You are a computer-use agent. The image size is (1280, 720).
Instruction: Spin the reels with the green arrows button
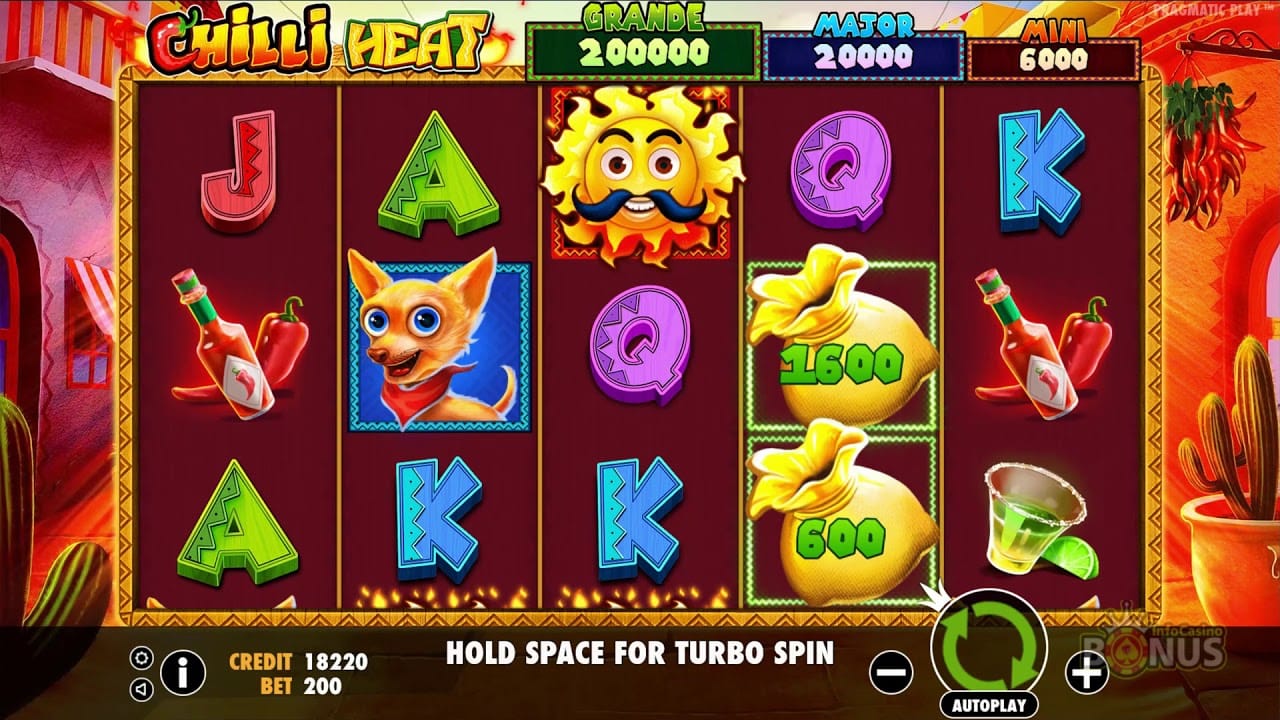988,644
